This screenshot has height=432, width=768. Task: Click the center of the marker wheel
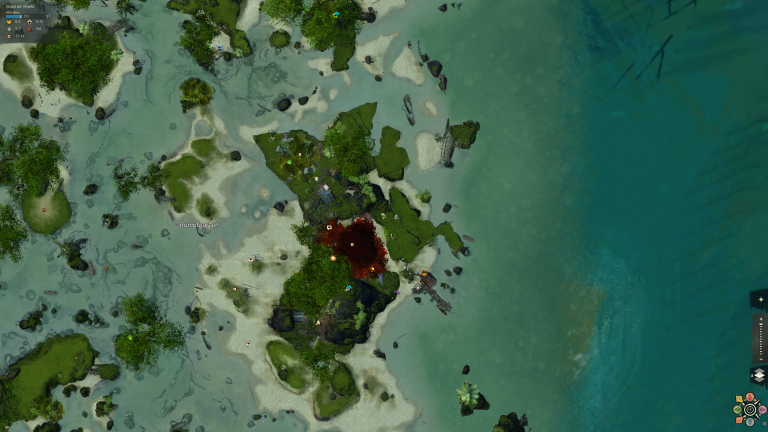tap(750, 410)
